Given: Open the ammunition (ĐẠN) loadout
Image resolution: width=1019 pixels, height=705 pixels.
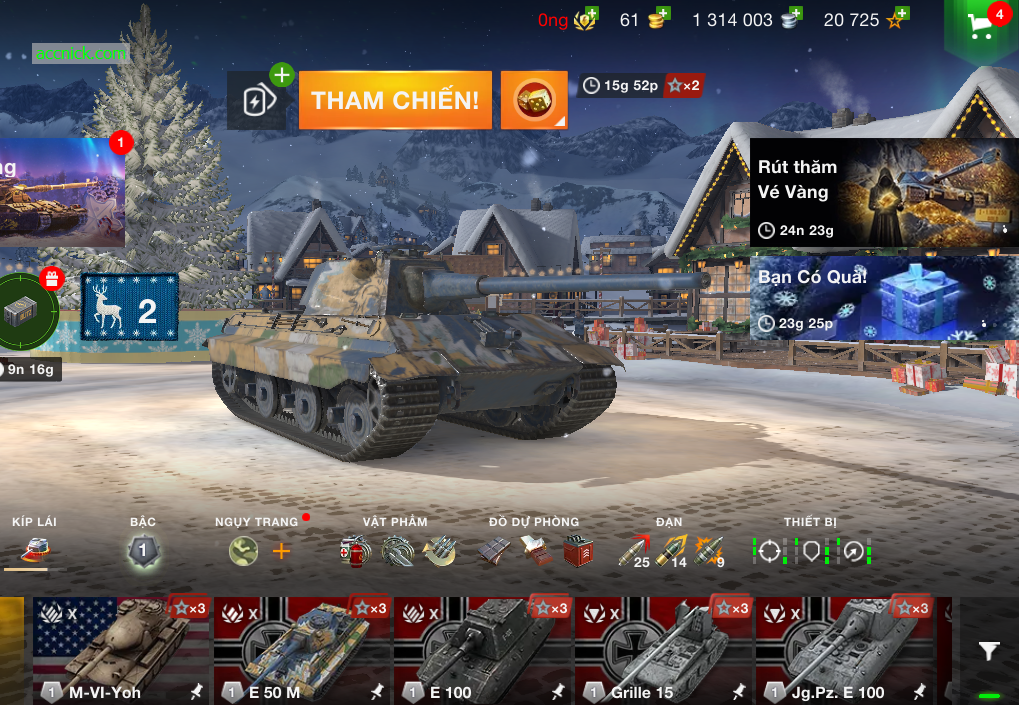Looking at the screenshot, I should click(671, 551).
